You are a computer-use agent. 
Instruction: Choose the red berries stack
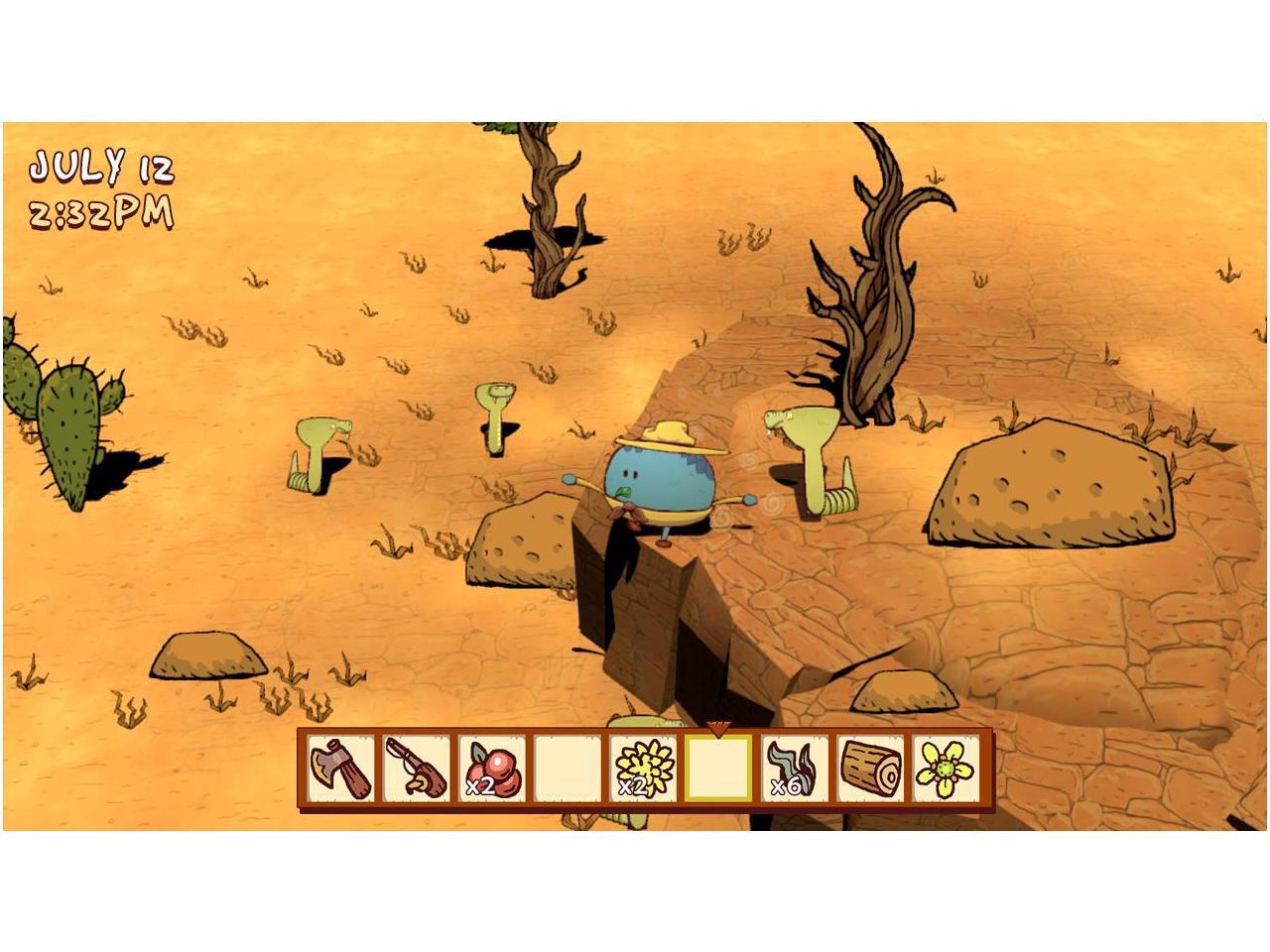coord(492,769)
